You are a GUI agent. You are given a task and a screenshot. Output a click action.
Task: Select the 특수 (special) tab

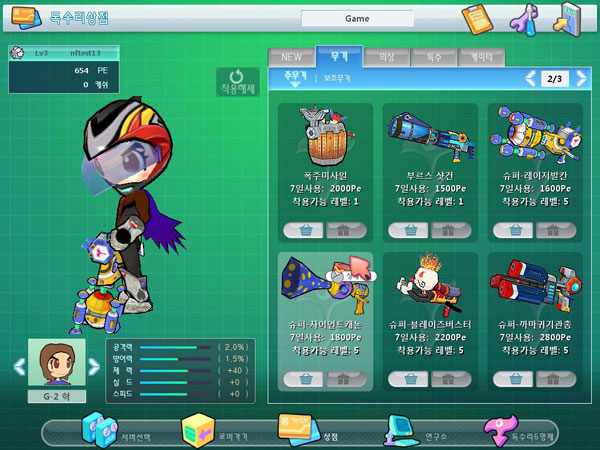(x=432, y=57)
